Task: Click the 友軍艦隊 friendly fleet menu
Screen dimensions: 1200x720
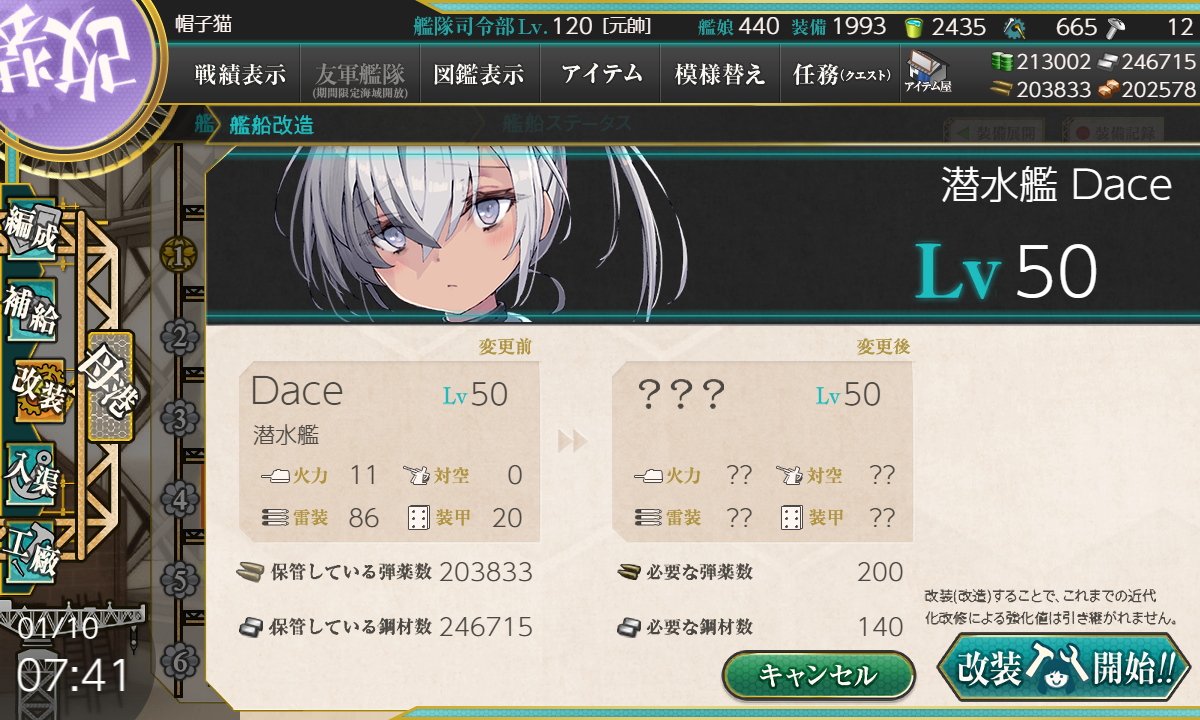Action: point(359,75)
